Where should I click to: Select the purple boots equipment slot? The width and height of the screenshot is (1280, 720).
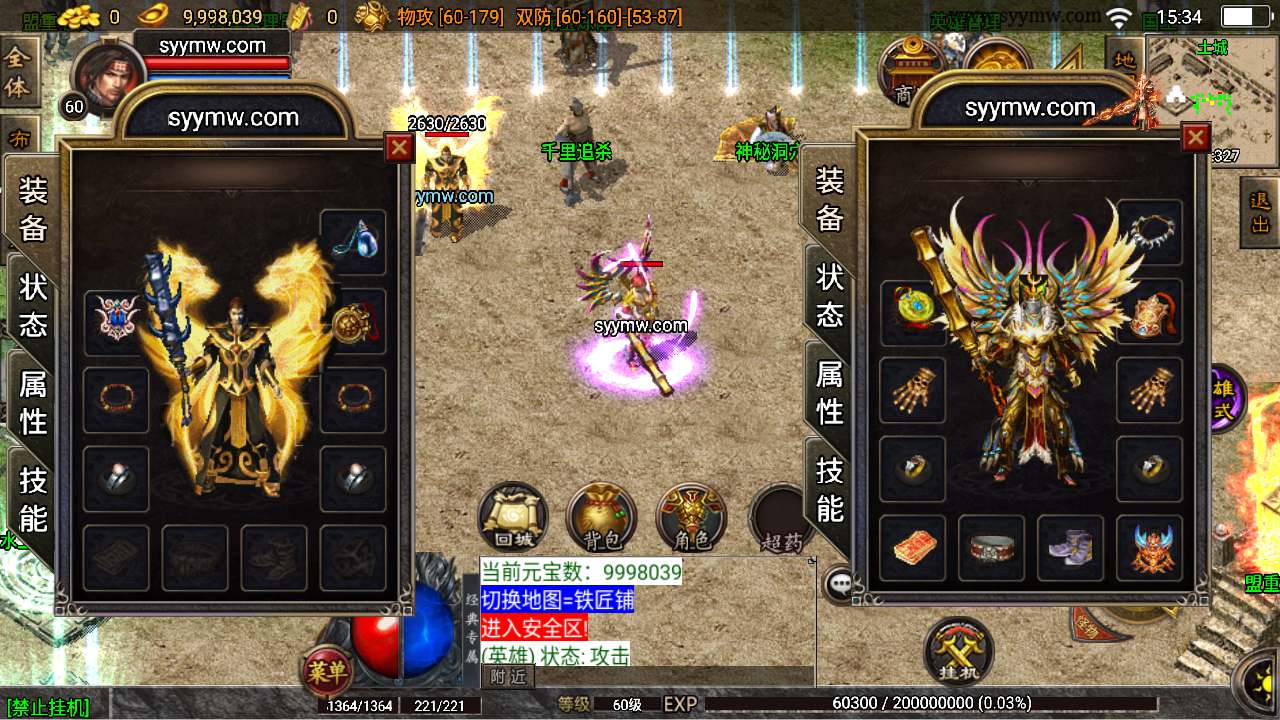pyautogui.click(x=1070, y=548)
